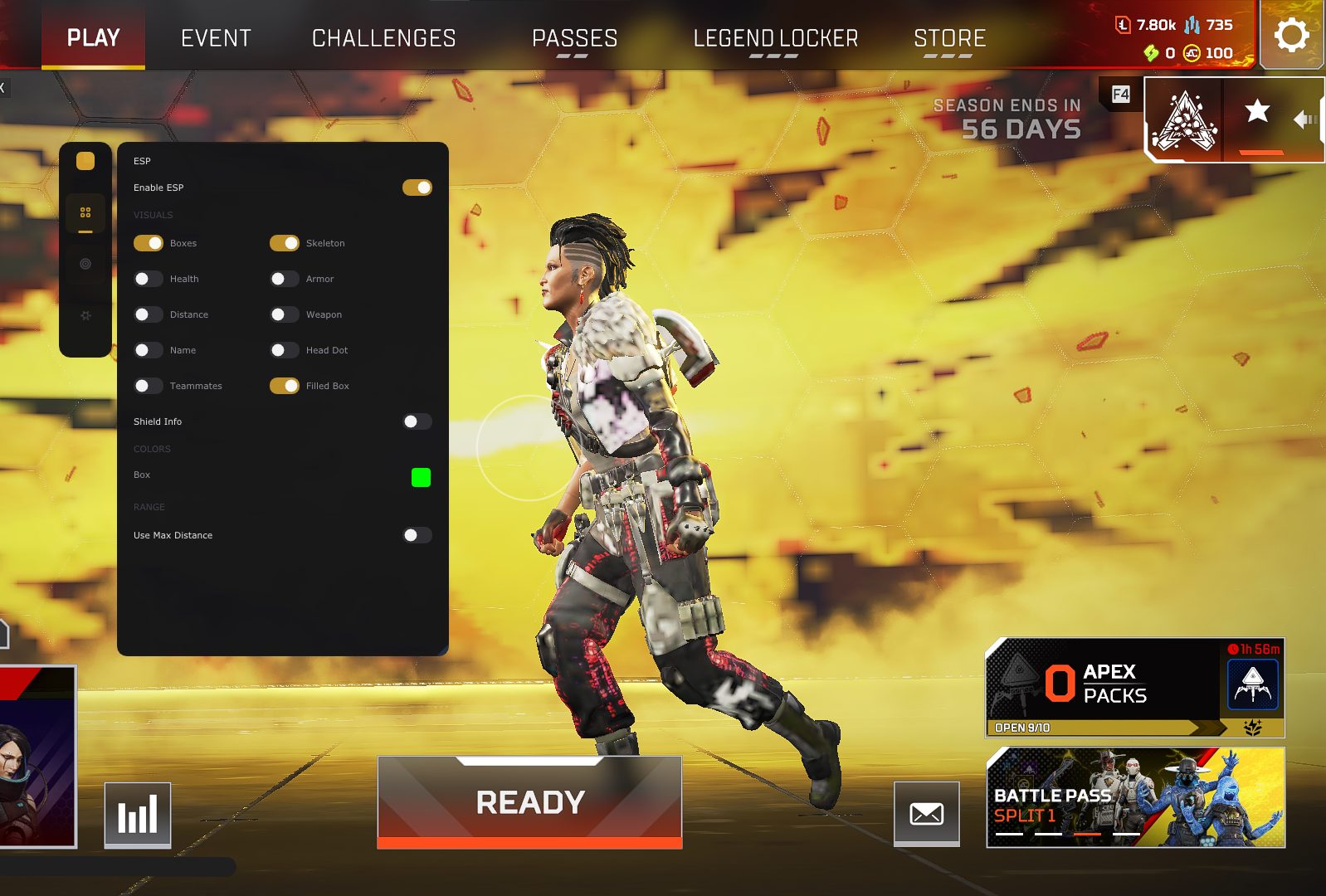Screen dimensions: 1326x896
Task: Open the ESP grid panel icon in the sidebar
Action: (x=85, y=212)
